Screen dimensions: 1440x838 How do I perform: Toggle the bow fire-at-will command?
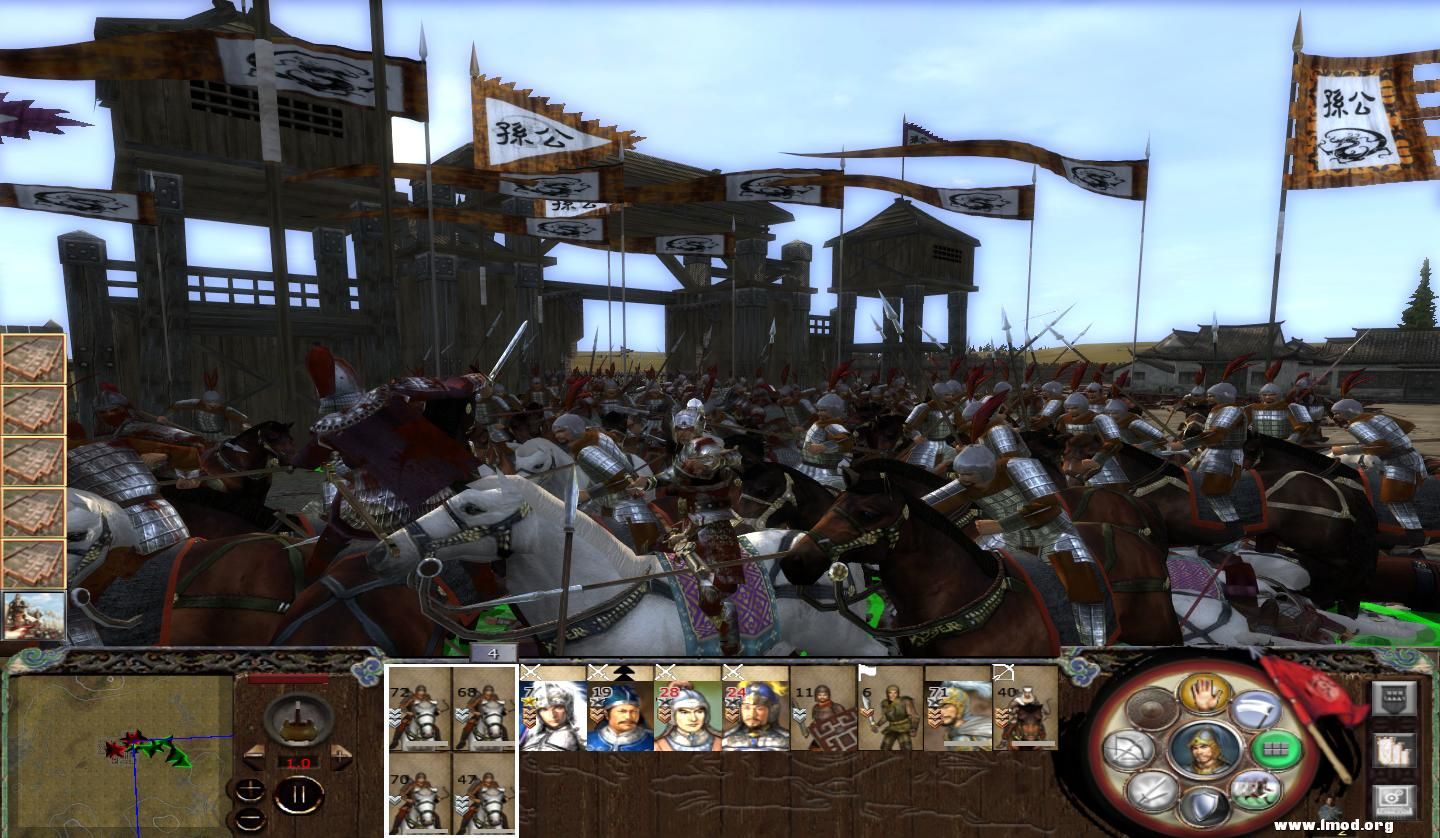tap(1126, 750)
